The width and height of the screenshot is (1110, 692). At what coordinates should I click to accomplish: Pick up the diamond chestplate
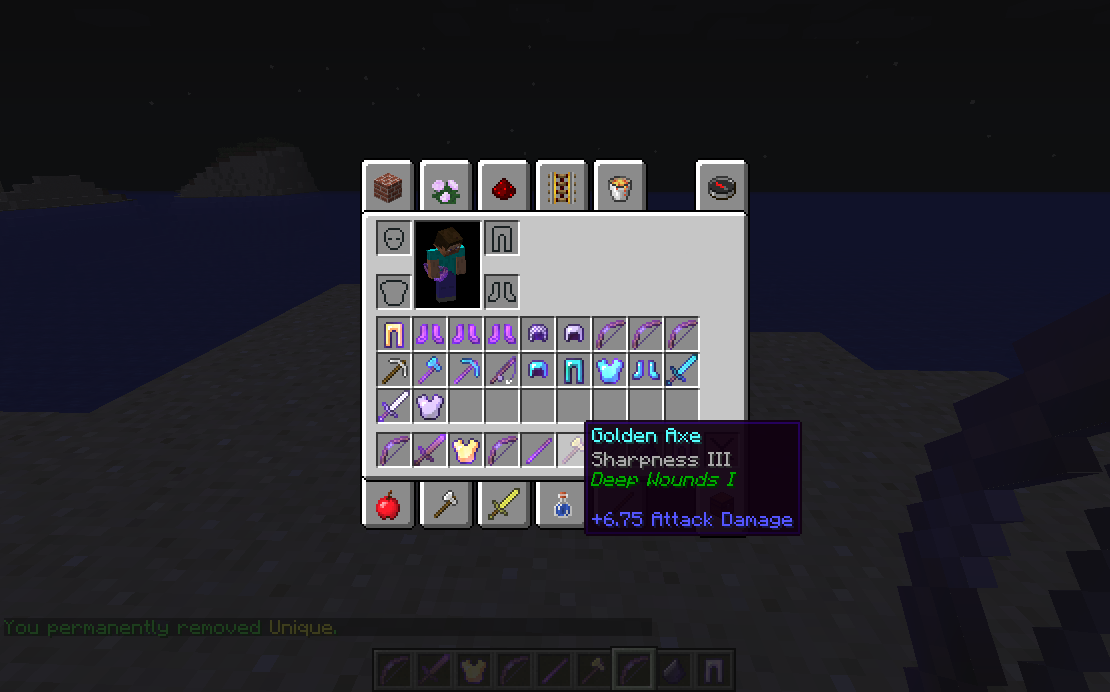[609, 370]
